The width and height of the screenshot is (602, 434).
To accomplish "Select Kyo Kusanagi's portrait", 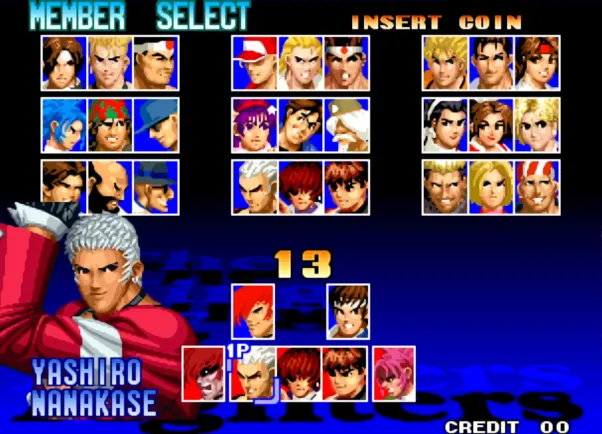I will [64, 62].
